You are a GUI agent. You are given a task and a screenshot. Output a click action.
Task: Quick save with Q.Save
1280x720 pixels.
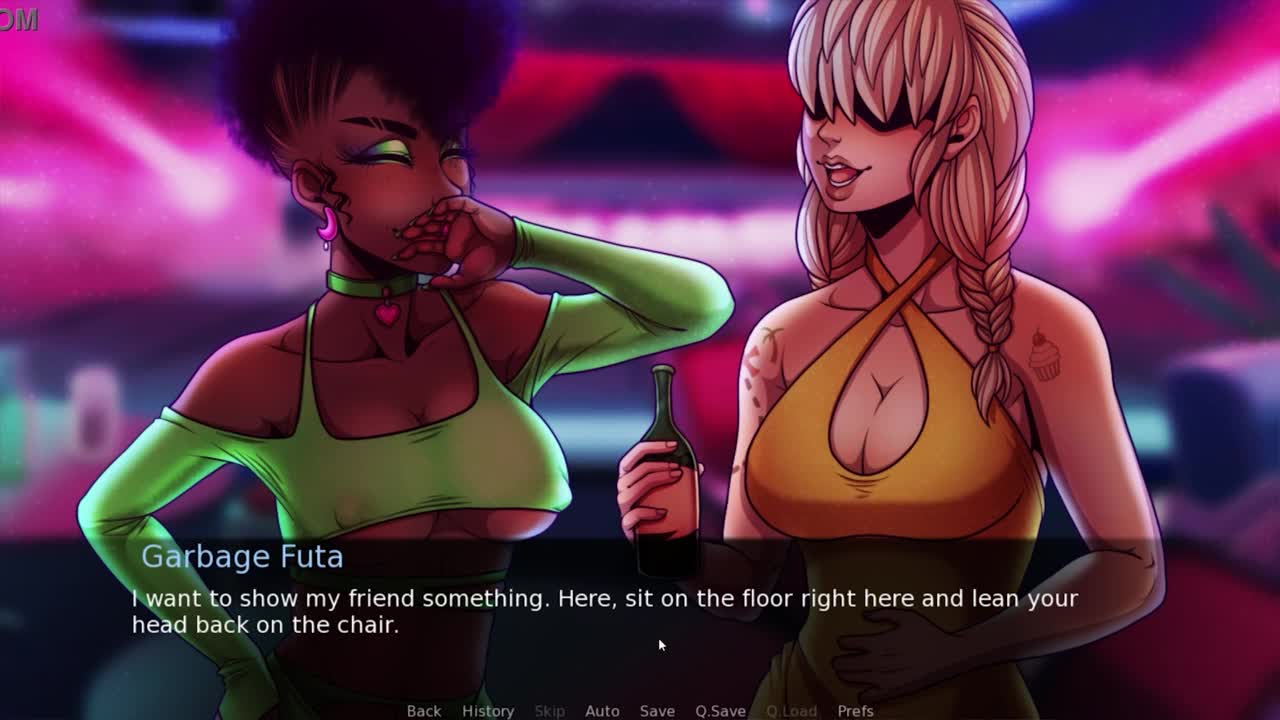(x=720, y=710)
